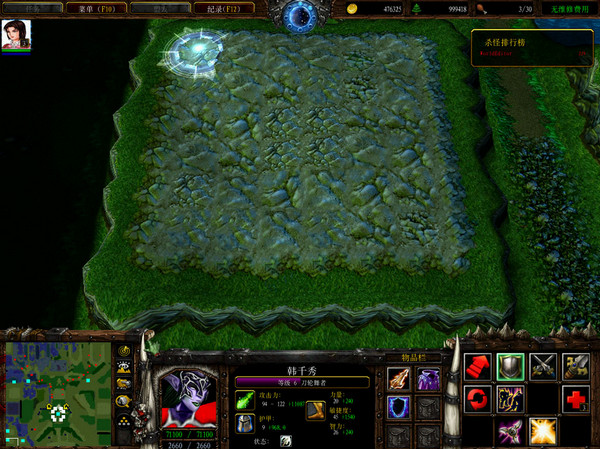The image size is (600, 449).
Task: Click the minimap signal ping button
Action: [x=124, y=352]
